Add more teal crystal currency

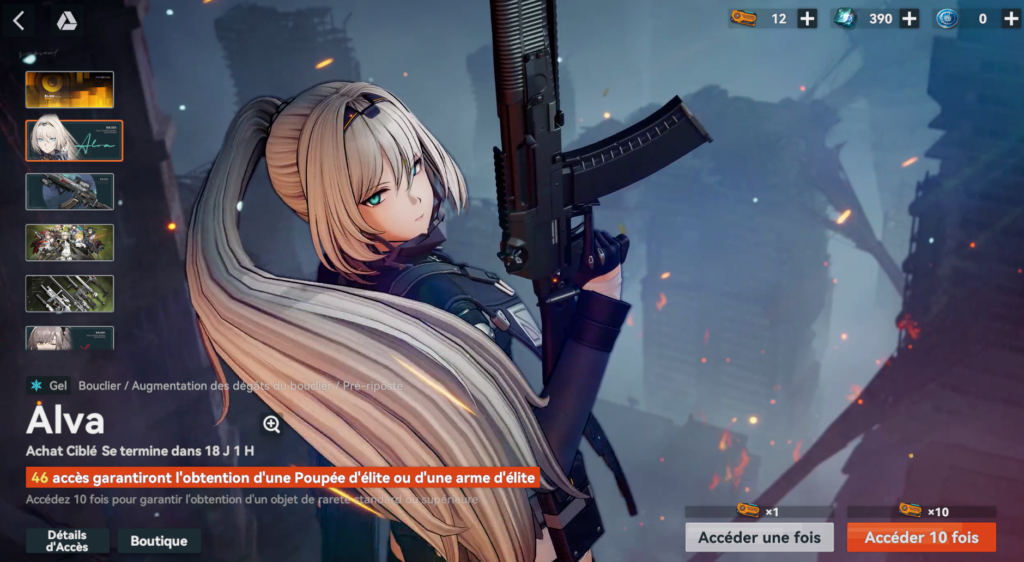(909, 19)
